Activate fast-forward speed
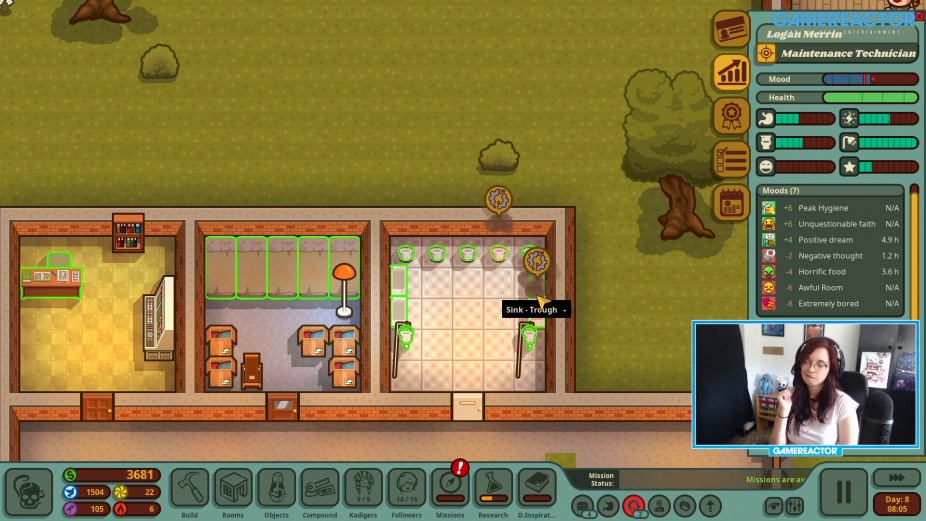926x521 pixels. click(x=896, y=478)
